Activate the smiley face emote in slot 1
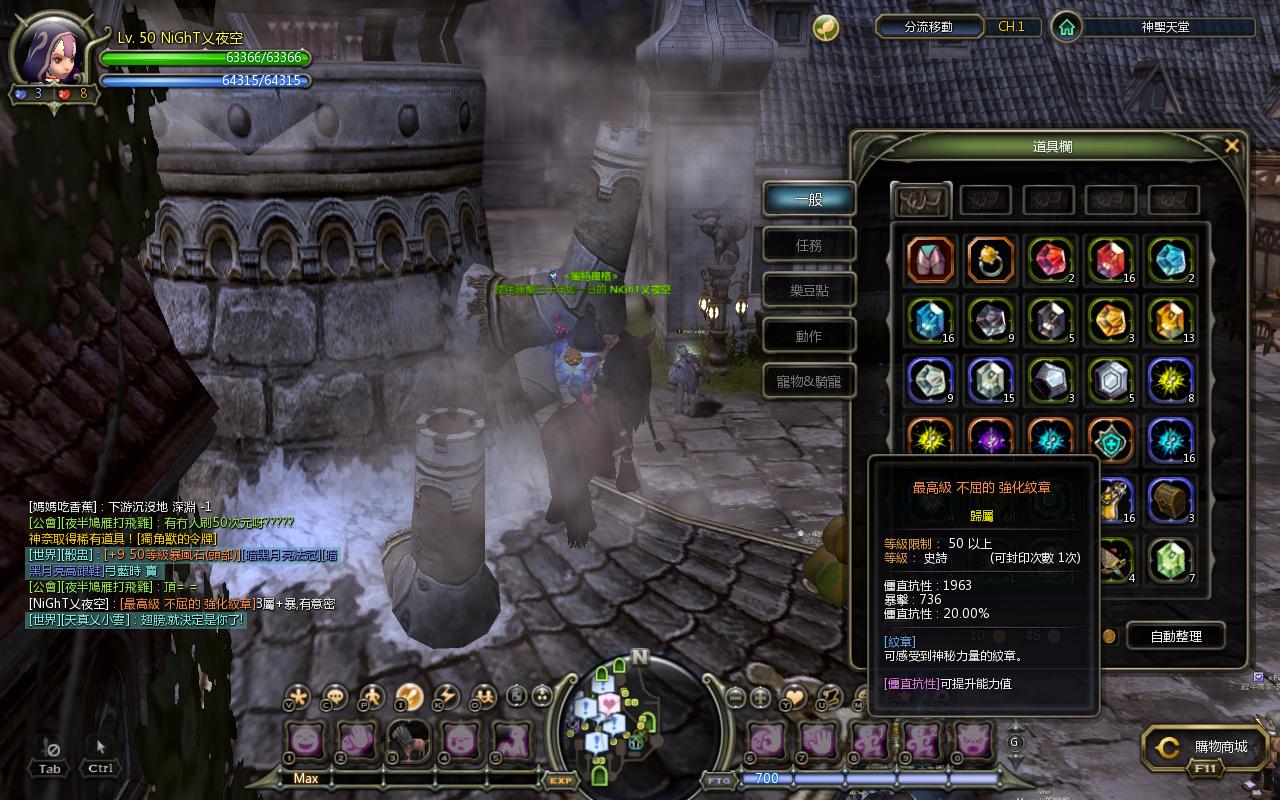1280x800 pixels. [x=303, y=741]
